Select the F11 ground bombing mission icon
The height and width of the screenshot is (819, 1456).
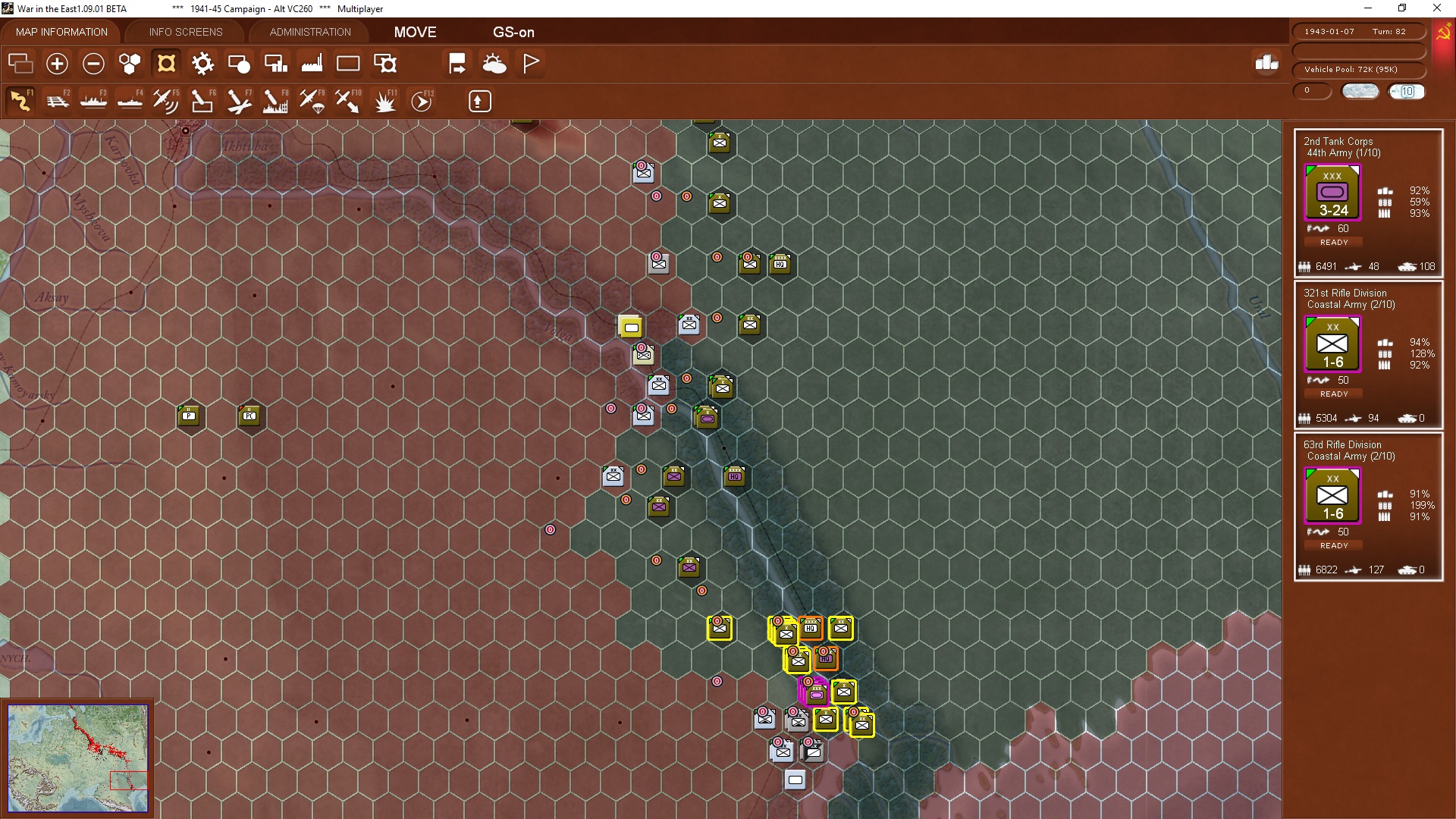tap(384, 100)
